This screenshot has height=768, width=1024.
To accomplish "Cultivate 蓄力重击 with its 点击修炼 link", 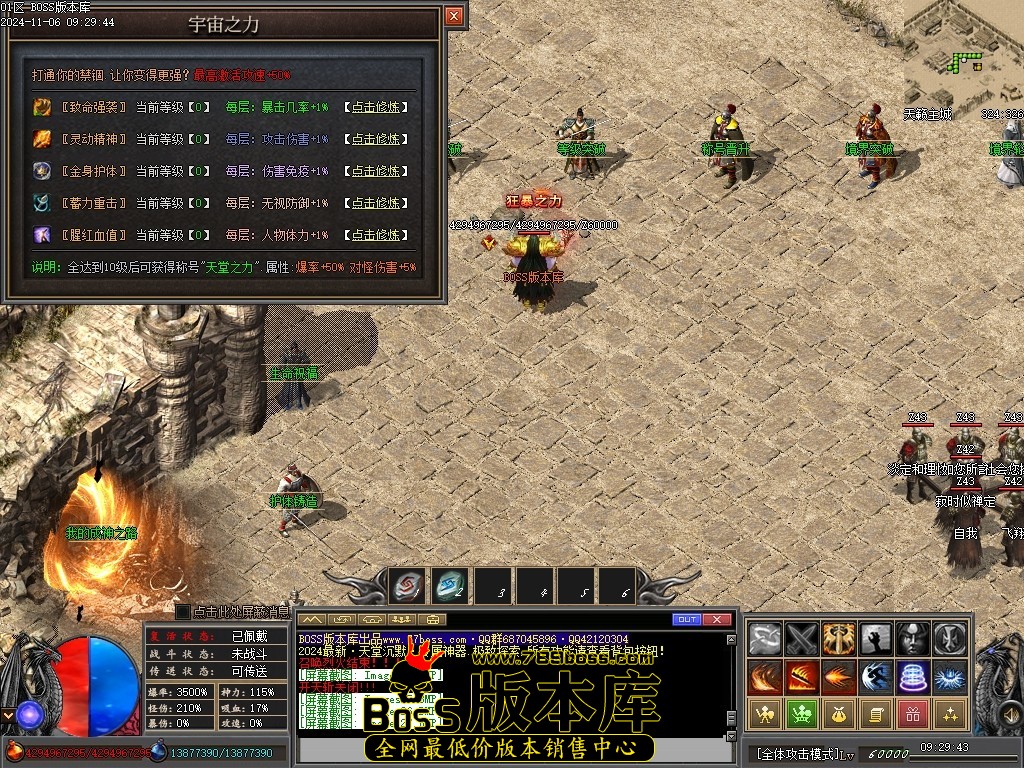I will point(375,203).
